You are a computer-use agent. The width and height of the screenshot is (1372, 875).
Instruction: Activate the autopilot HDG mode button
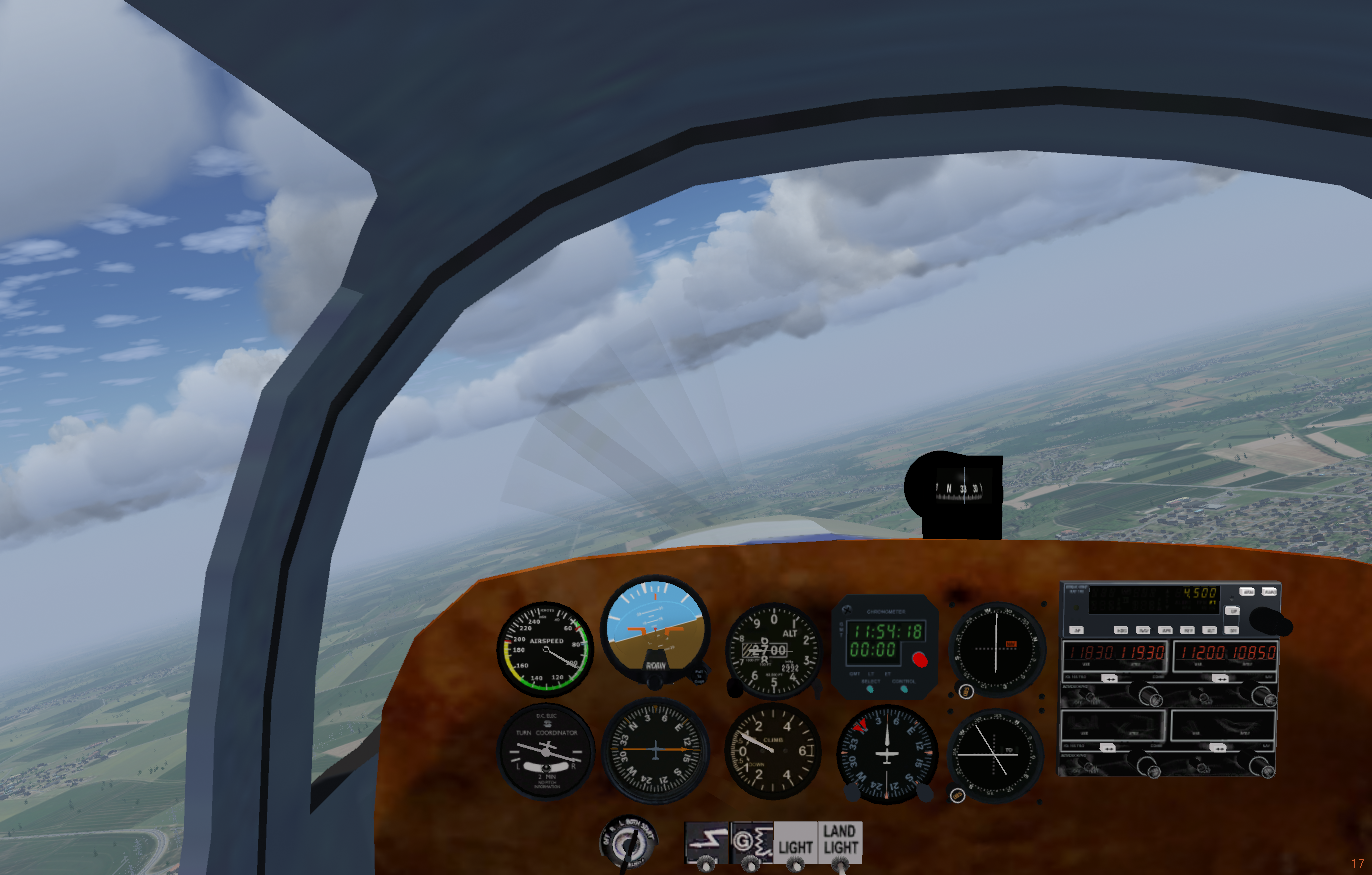coord(1121,630)
